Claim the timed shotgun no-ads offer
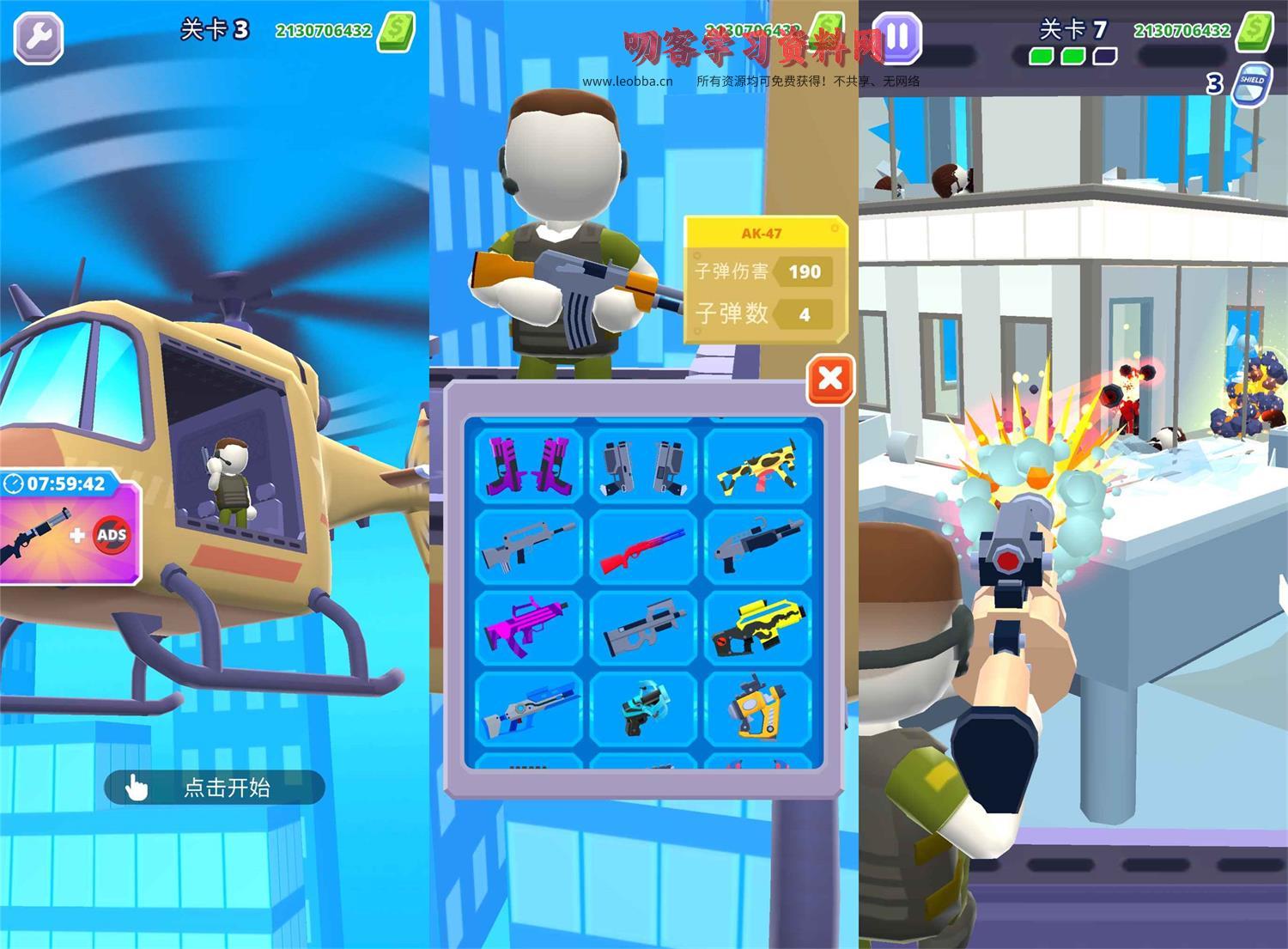Image resolution: width=1288 pixels, height=949 pixels. (69, 532)
